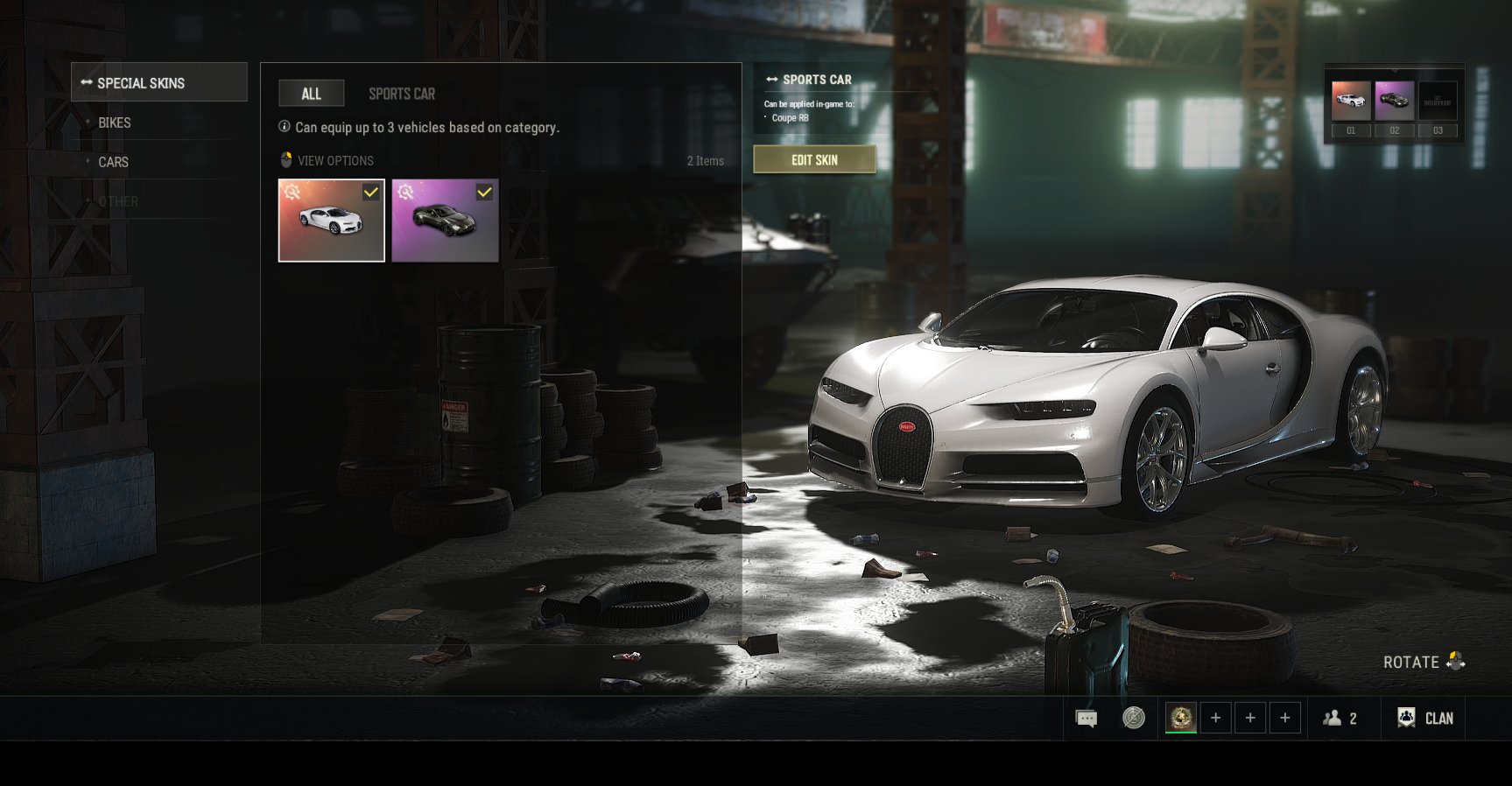The image size is (1512, 786).
Task: Select the Bikes category
Action: (x=115, y=123)
